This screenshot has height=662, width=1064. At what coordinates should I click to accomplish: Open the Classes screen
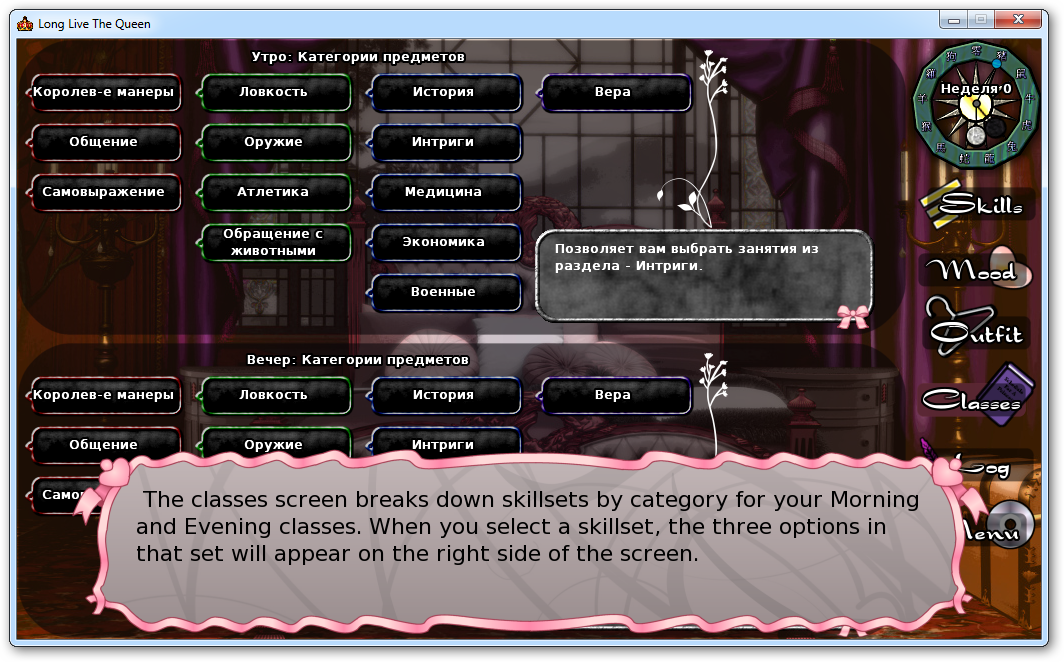point(972,400)
